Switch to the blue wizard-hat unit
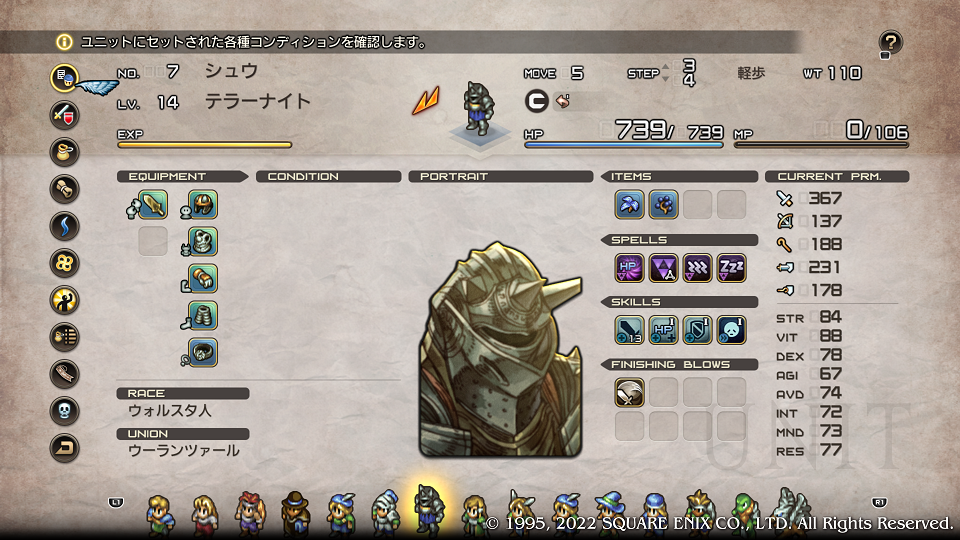This screenshot has height=540, width=960. [x=609, y=511]
